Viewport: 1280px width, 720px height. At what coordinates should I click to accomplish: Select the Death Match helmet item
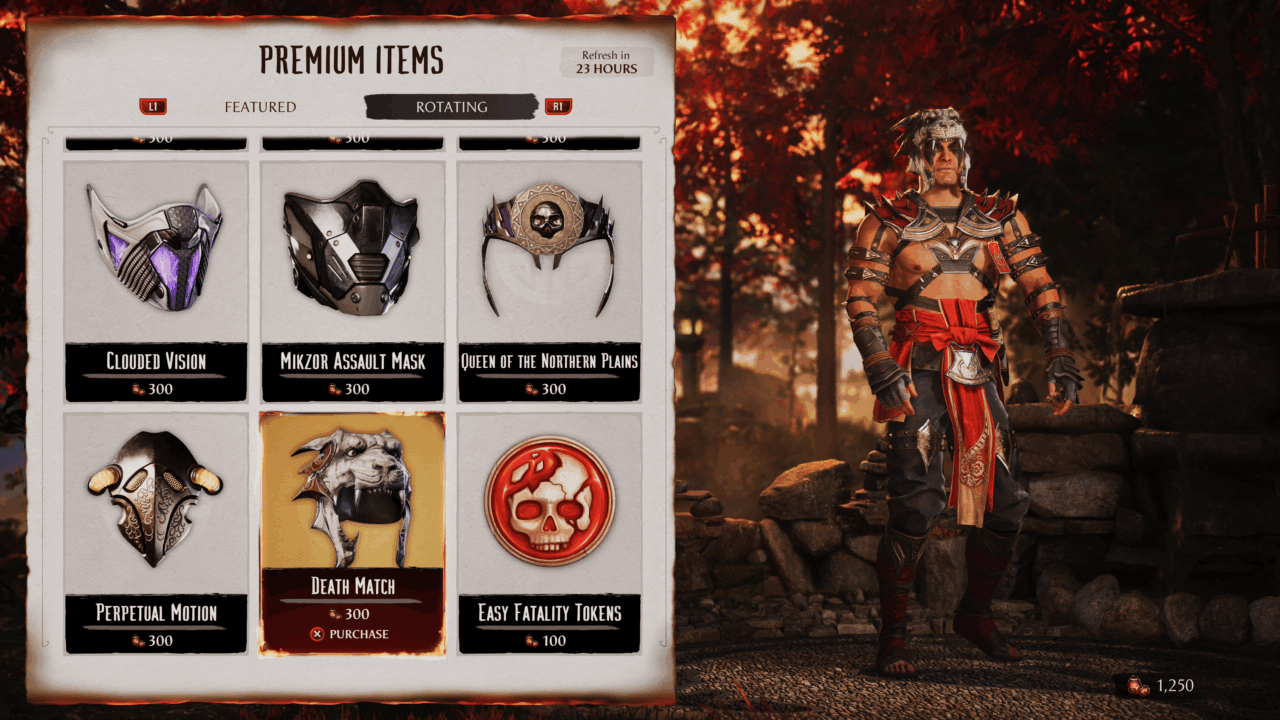pos(352,500)
